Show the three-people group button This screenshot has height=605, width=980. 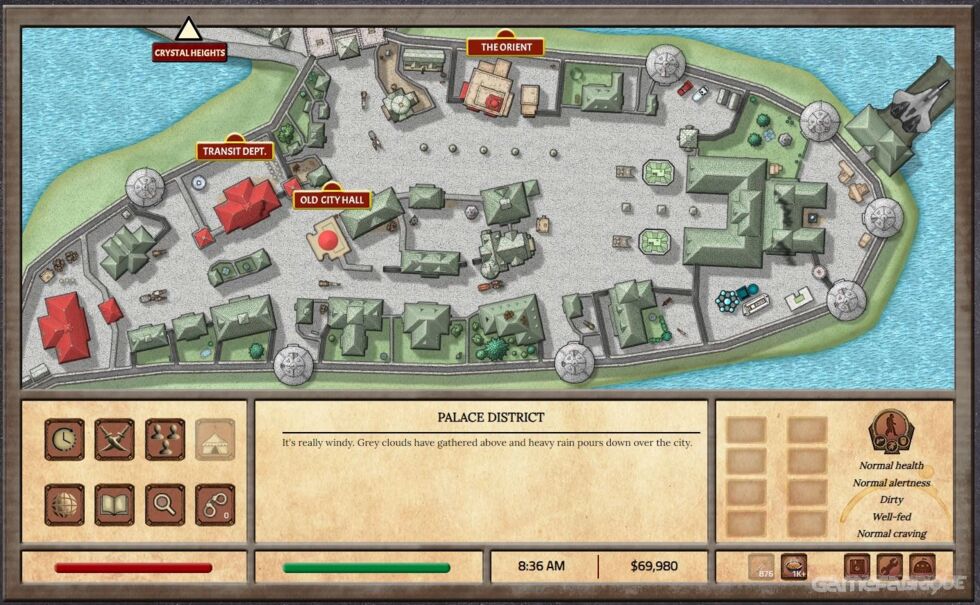tap(165, 439)
